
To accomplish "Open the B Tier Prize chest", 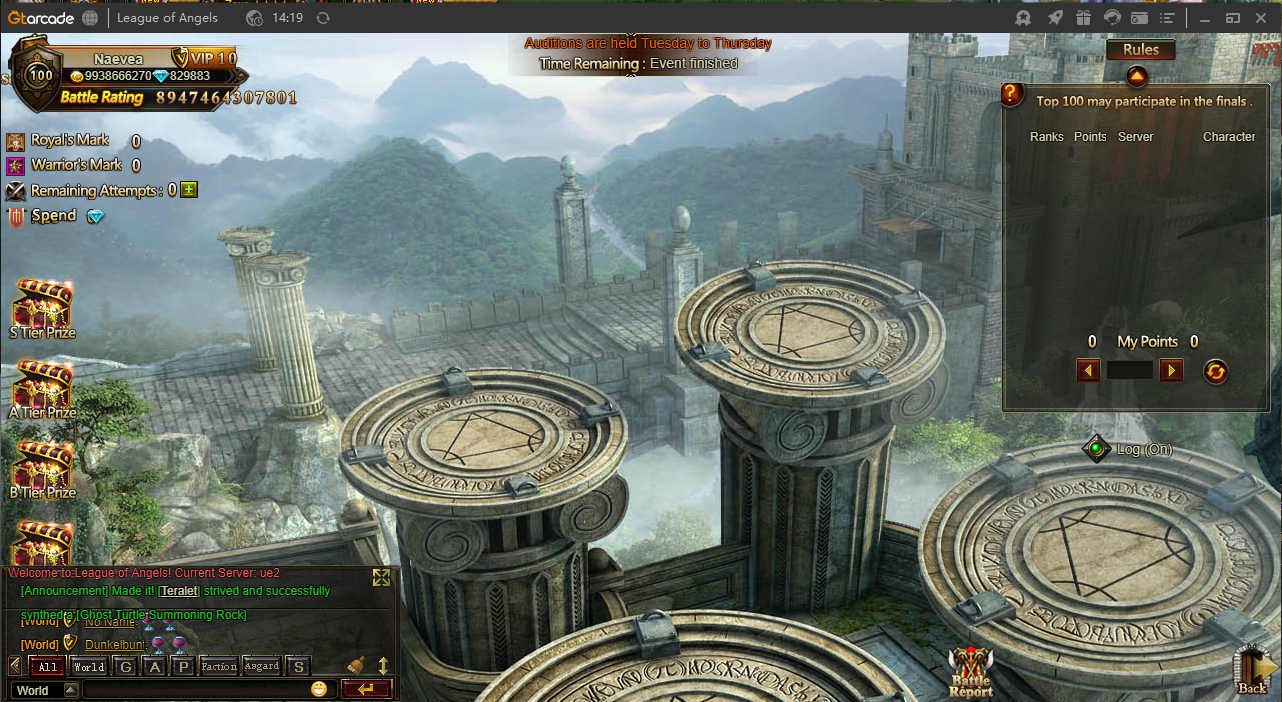I will click(42, 467).
